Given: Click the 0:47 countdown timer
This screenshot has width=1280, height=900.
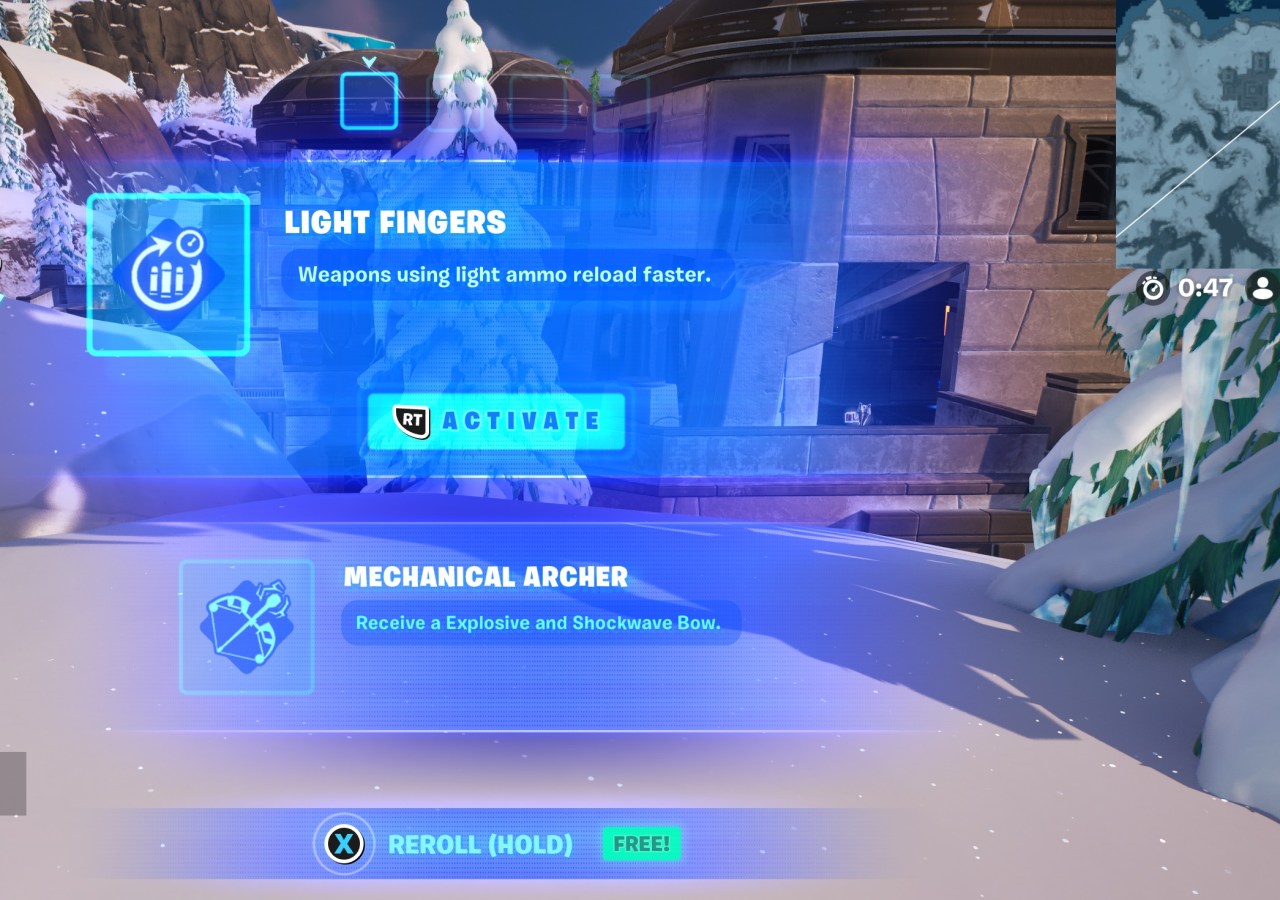Looking at the screenshot, I should pyautogui.click(x=1205, y=289).
